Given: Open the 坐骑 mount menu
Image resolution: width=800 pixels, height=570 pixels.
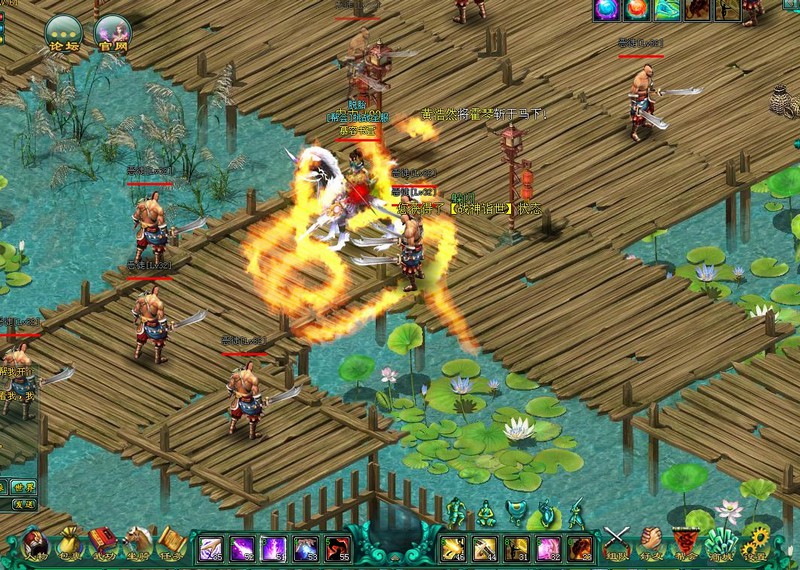Looking at the screenshot, I should point(138,545).
